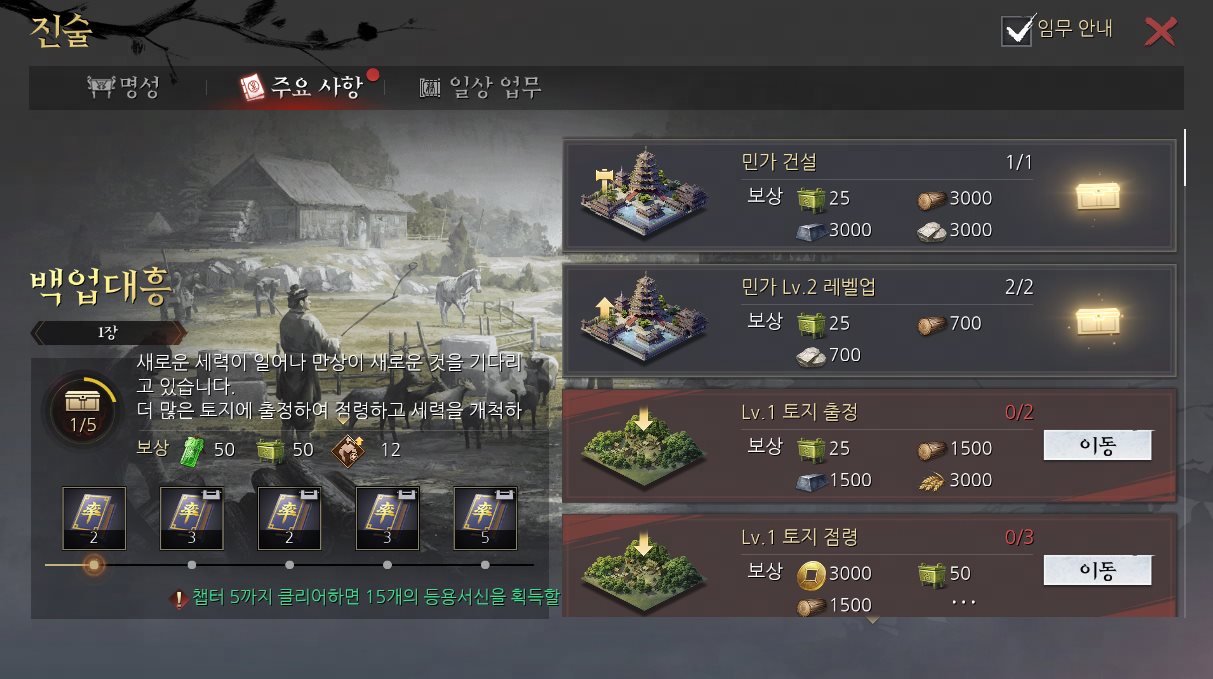Select the Lv.1 토지 점령 land thumbnail

point(643,571)
